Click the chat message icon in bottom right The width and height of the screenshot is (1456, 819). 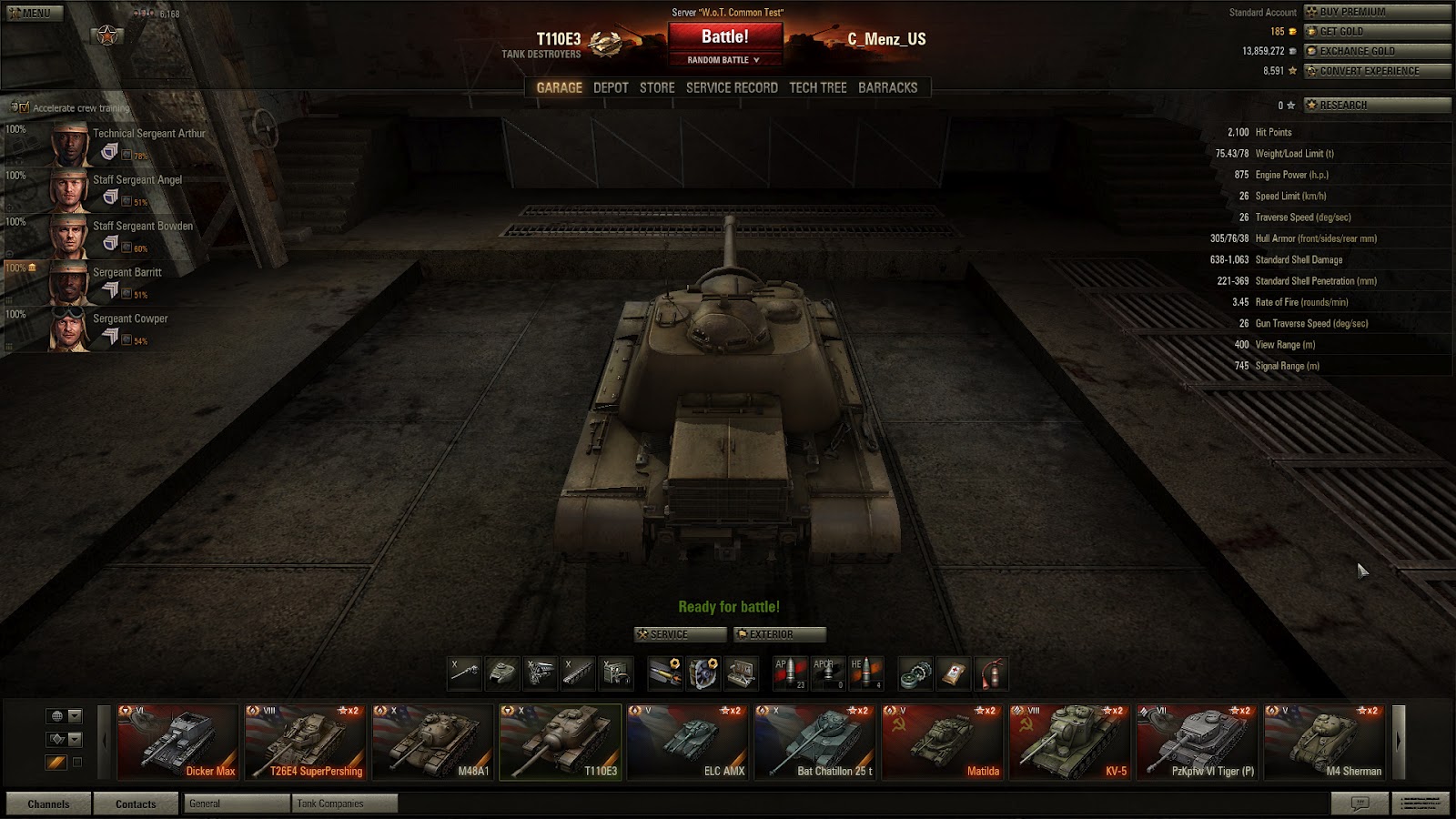(1360, 803)
